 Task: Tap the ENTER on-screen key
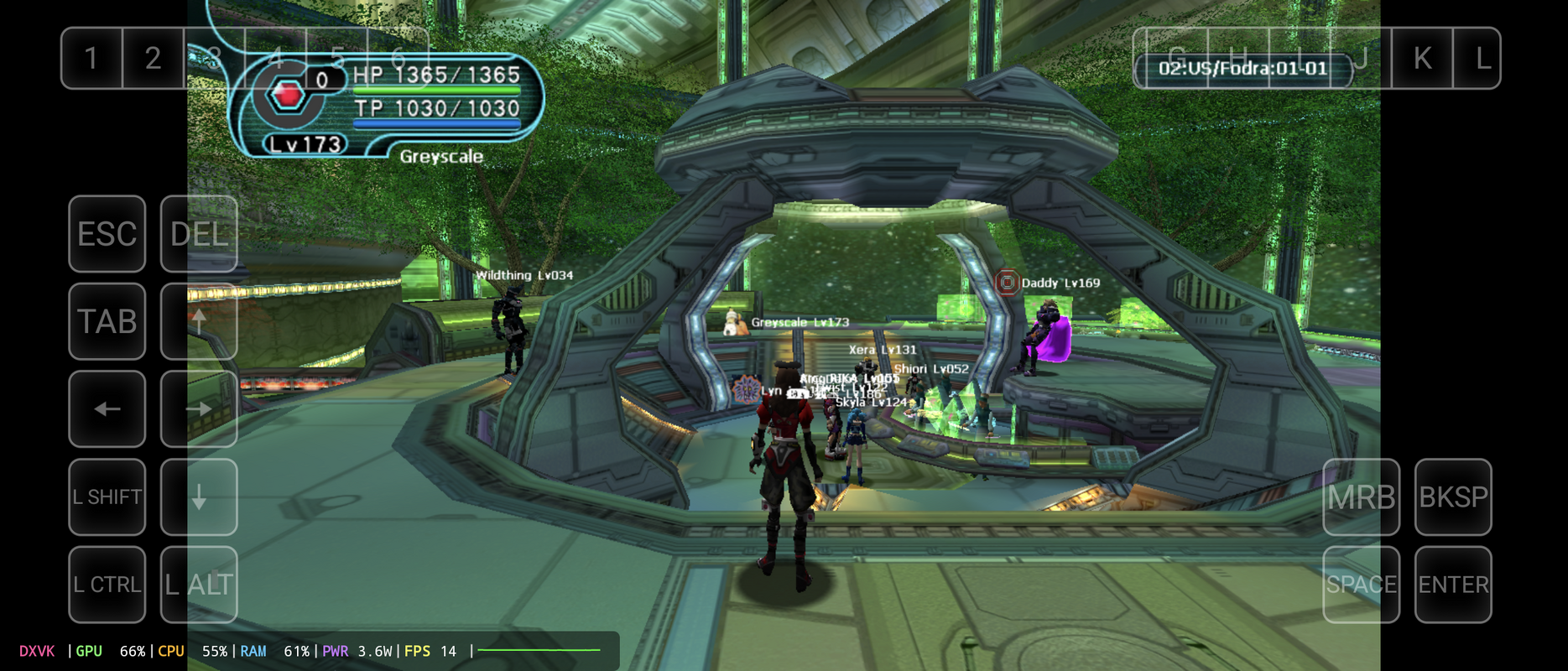click(x=1453, y=585)
